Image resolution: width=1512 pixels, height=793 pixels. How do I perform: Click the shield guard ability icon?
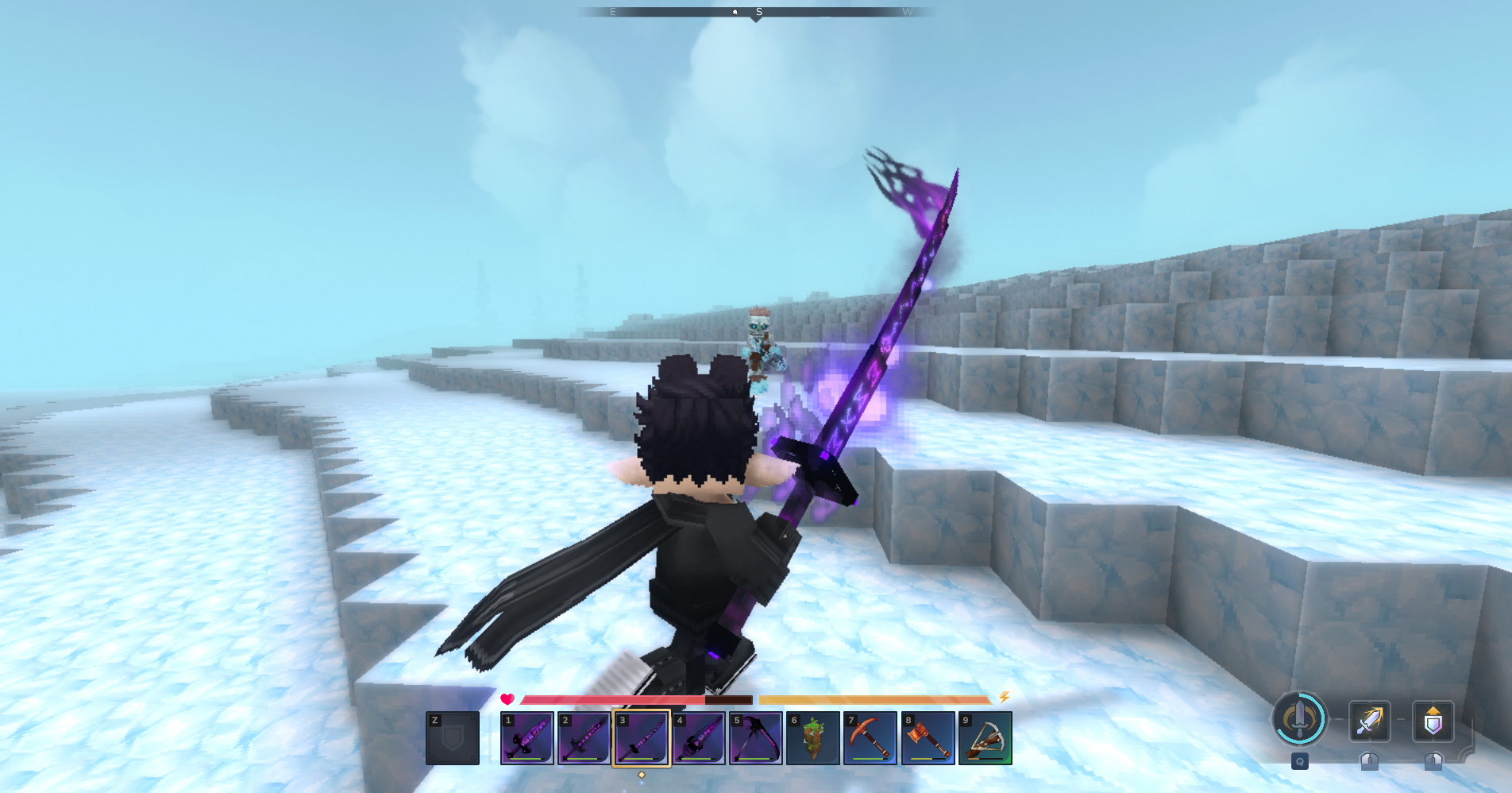tap(1433, 721)
